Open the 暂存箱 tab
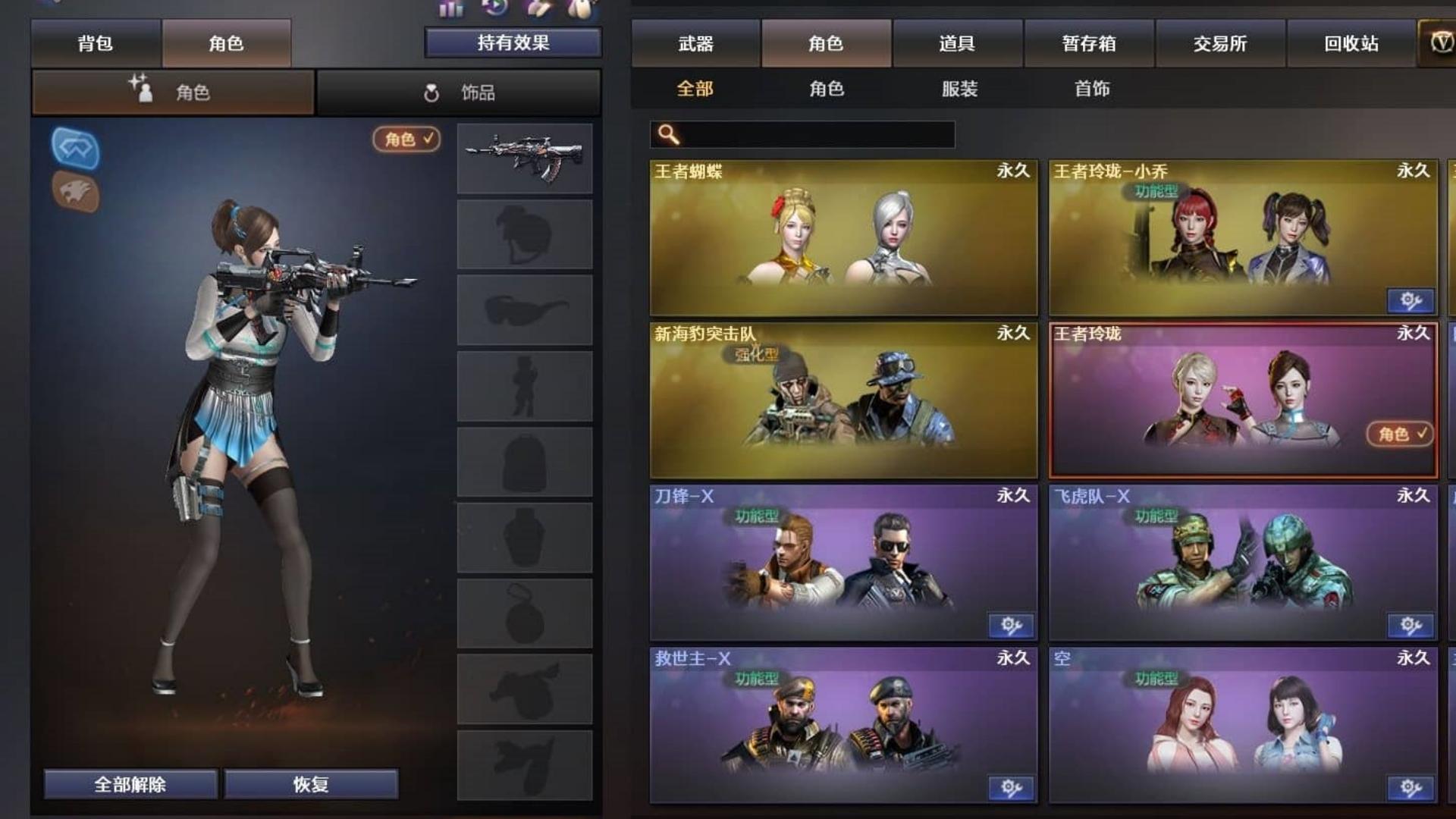Image resolution: width=1456 pixels, height=819 pixels. (1088, 44)
